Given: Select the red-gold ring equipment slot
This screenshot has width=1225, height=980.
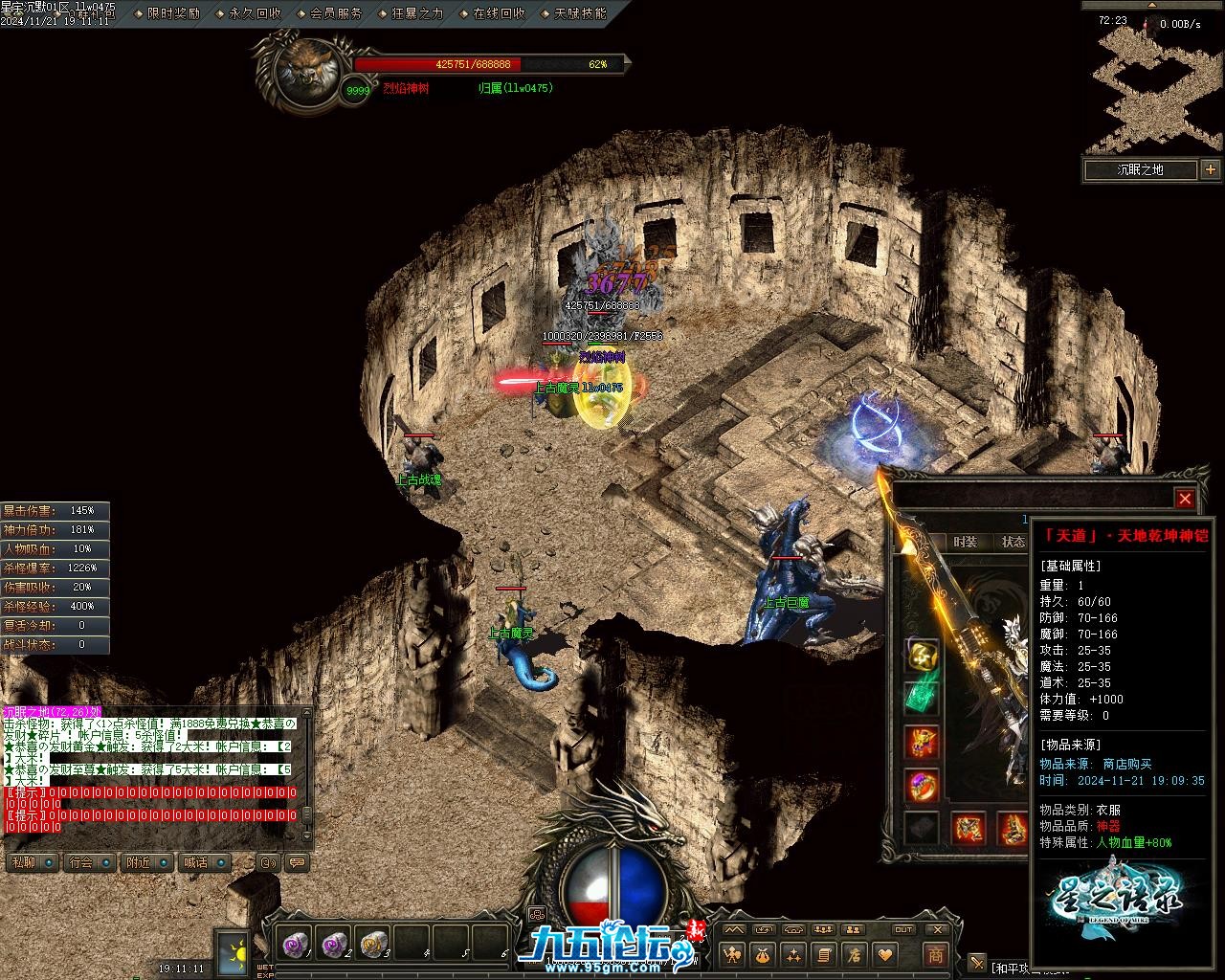Looking at the screenshot, I should pyautogui.click(x=923, y=786).
